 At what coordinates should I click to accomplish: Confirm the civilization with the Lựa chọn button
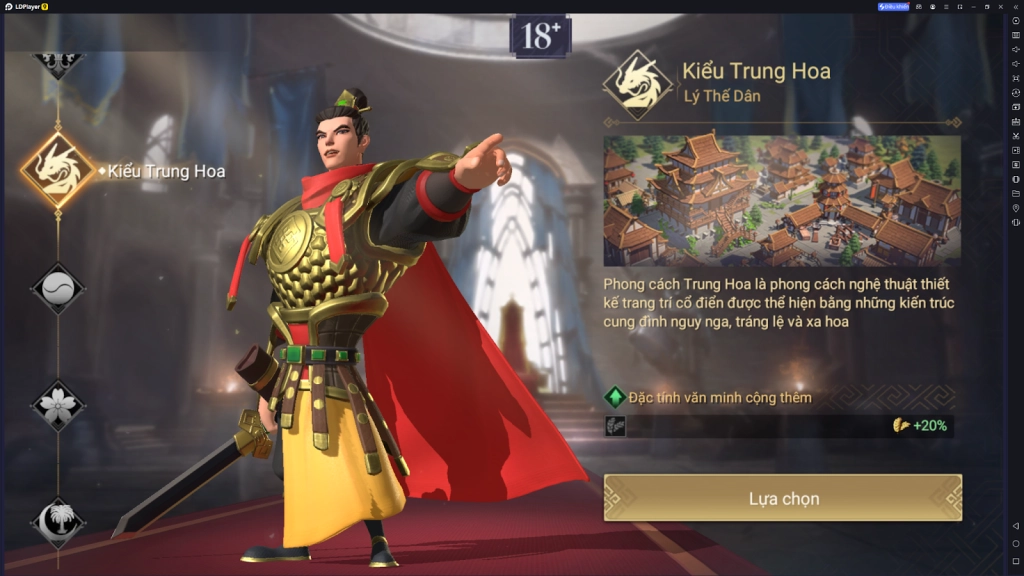coord(782,498)
